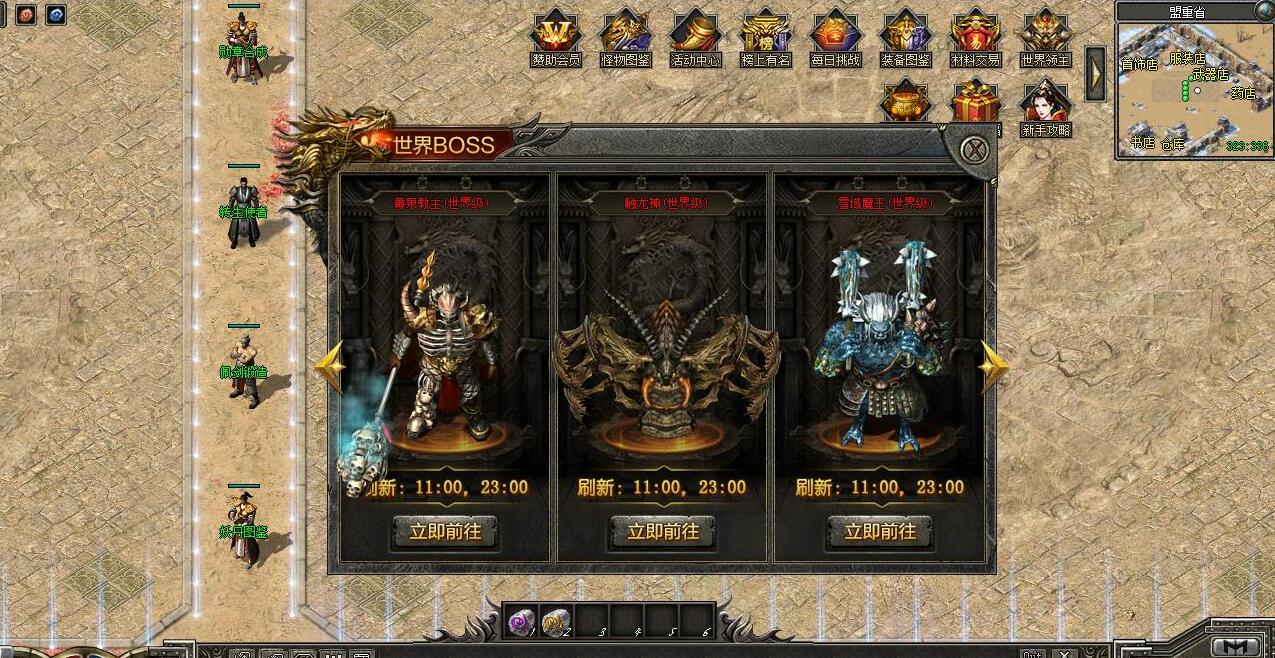Viewport: 1275px width, 658px height.
Task: Open the 榜上有名 rankings
Action: pos(765,36)
